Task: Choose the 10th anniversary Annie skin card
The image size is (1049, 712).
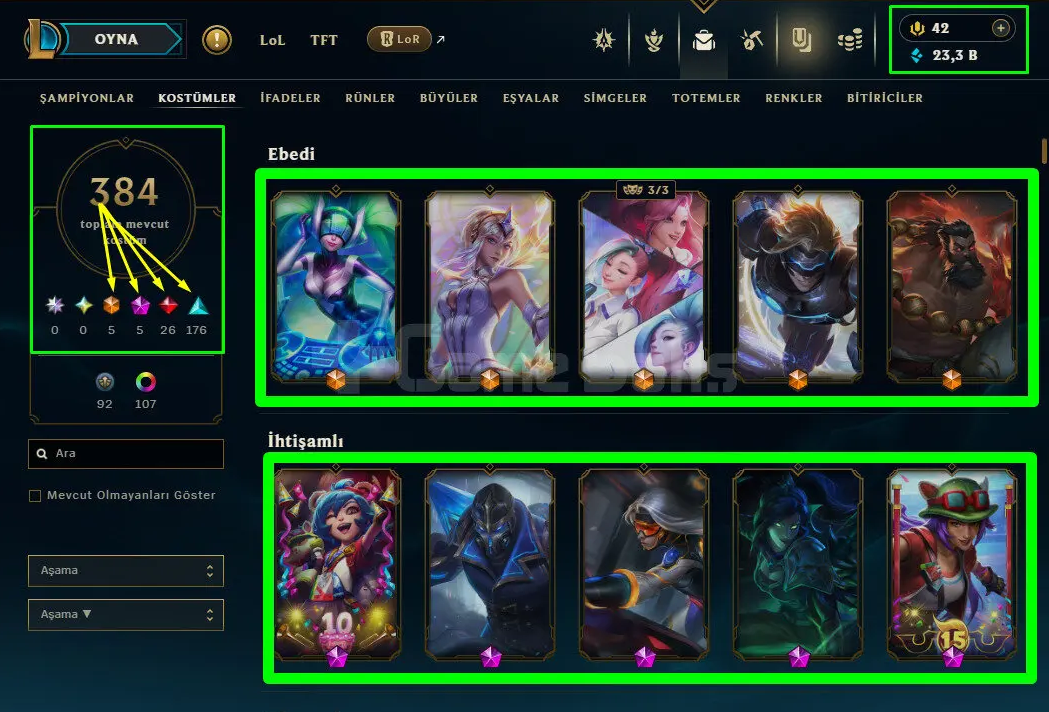Action: tap(337, 563)
